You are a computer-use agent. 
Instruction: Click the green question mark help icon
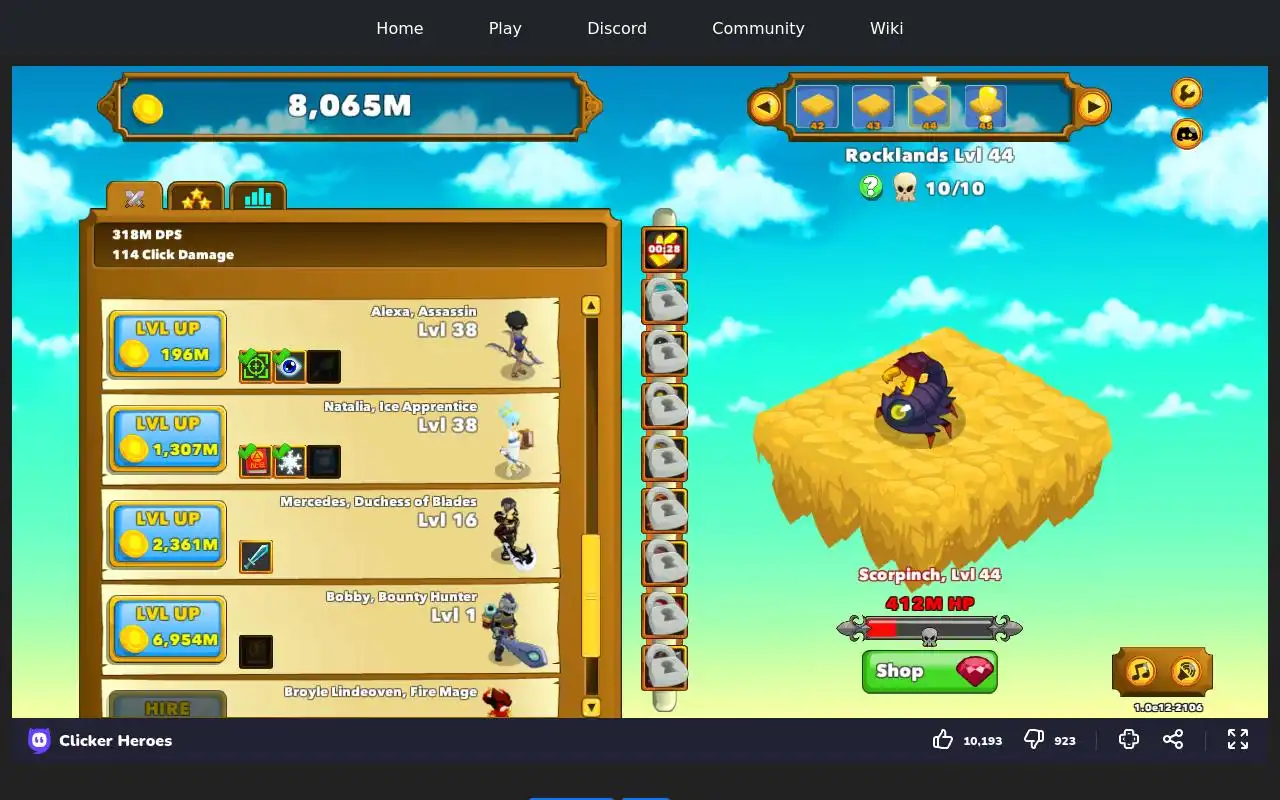[x=871, y=187]
